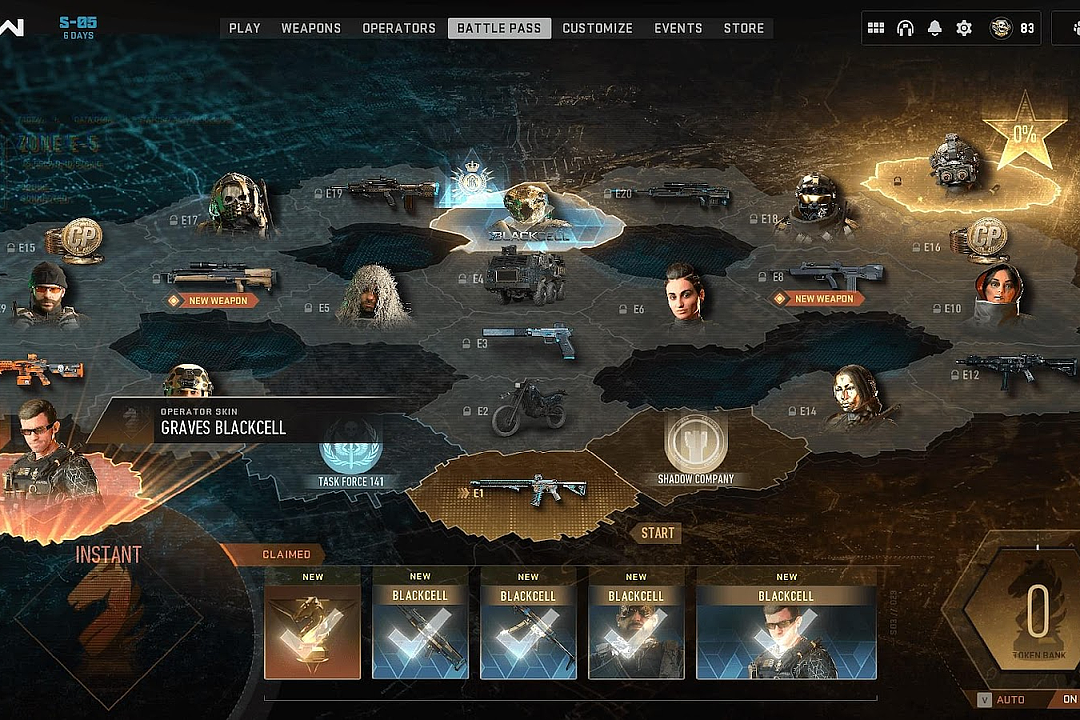This screenshot has height=720, width=1080.
Task: Open the Play tab
Action: (244, 28)
